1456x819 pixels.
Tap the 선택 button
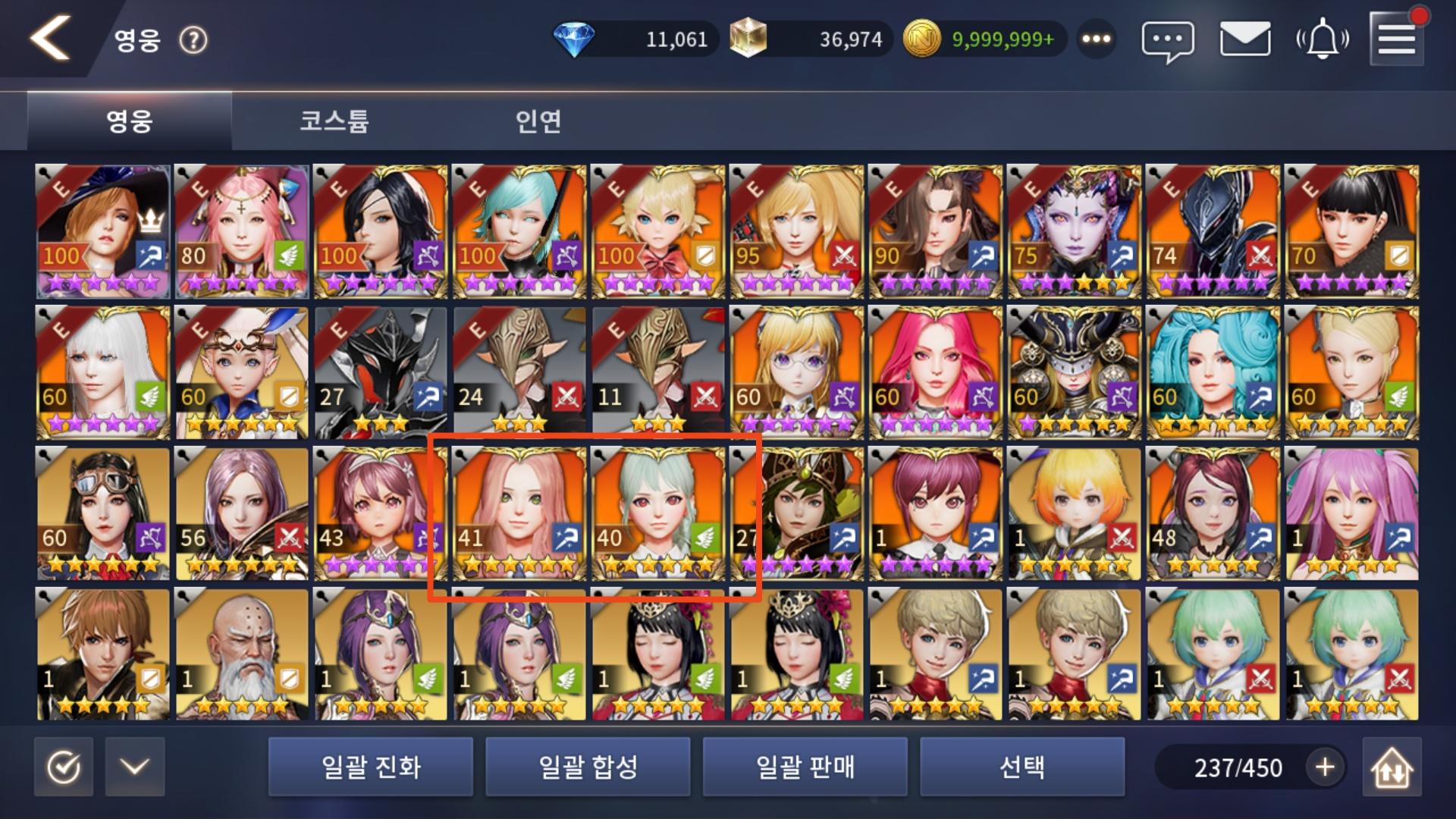(1022, 767)
